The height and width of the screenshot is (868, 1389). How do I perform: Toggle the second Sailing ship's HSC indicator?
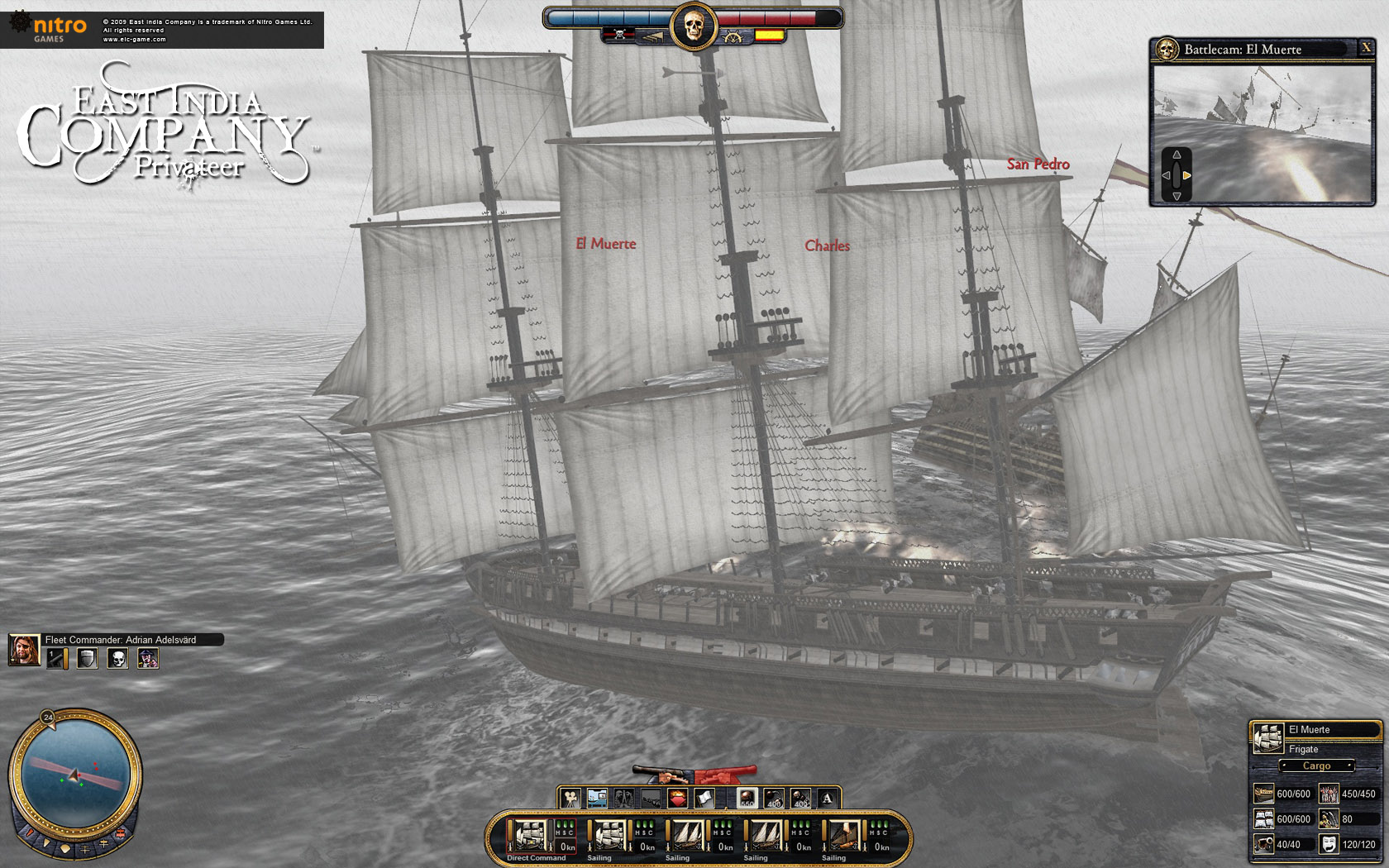(723, 827)
